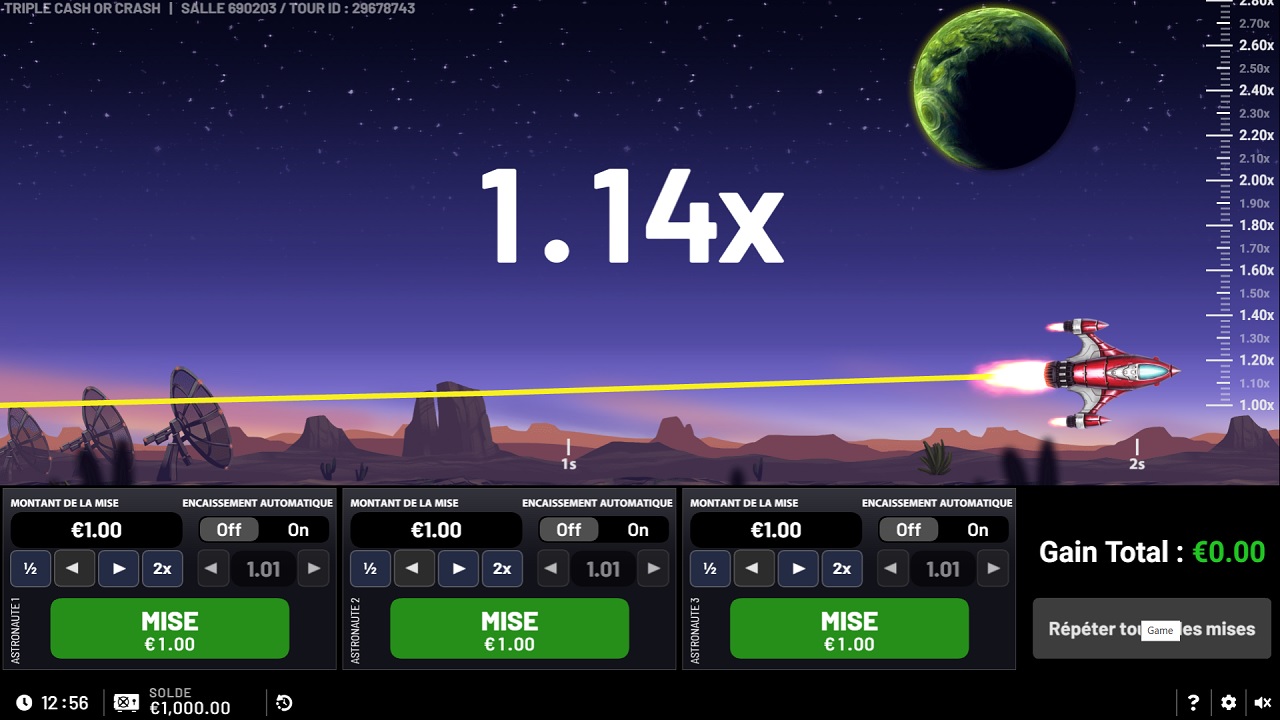Image resolution: width=1280 pixels, height=720 pixels.
Task: Enable Encaissement Automatique for Astronaute 1
Action: [297, 530]
